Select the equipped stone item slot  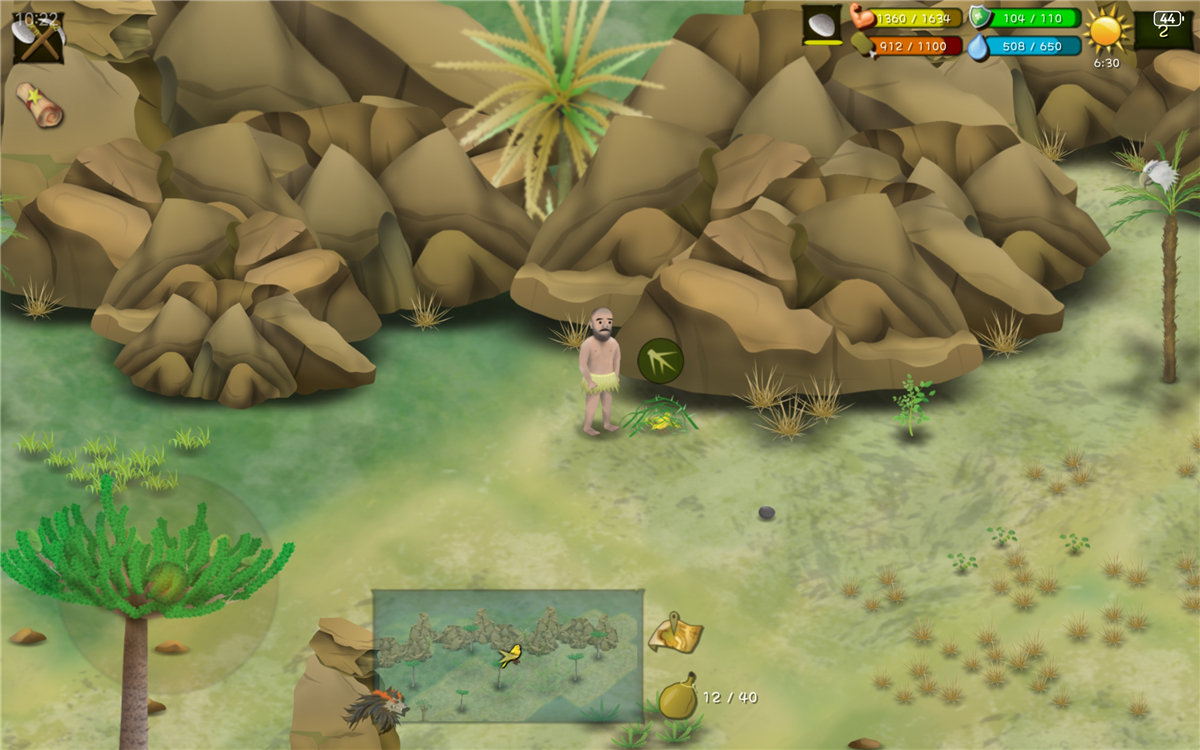822,25
